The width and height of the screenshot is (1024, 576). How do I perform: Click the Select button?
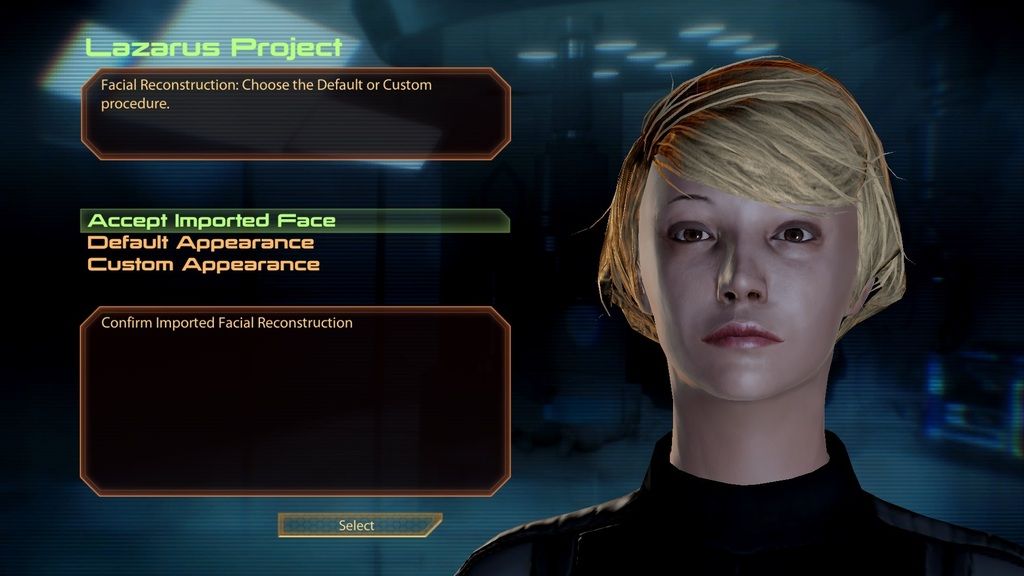point(357,525)
